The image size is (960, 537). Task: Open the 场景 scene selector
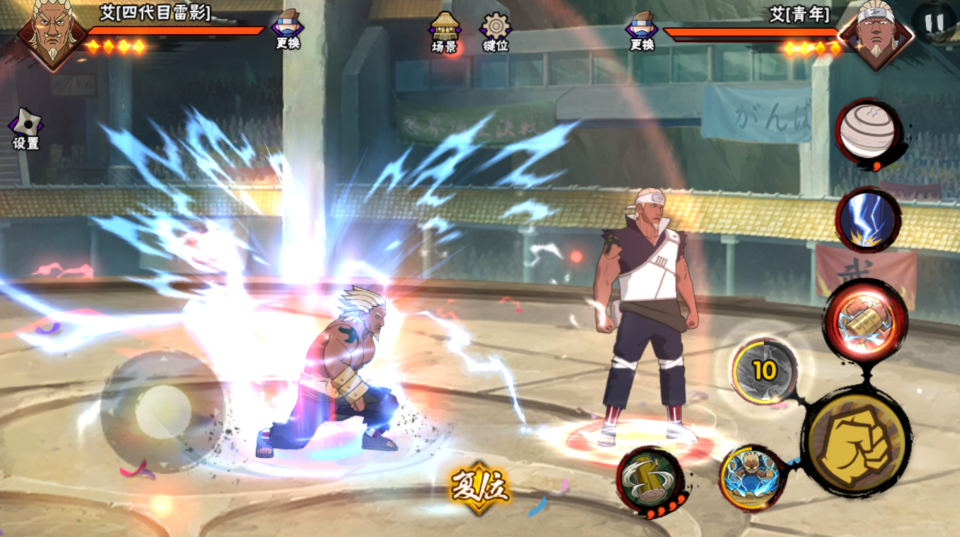pyautogui.click(x=444, y=31)
